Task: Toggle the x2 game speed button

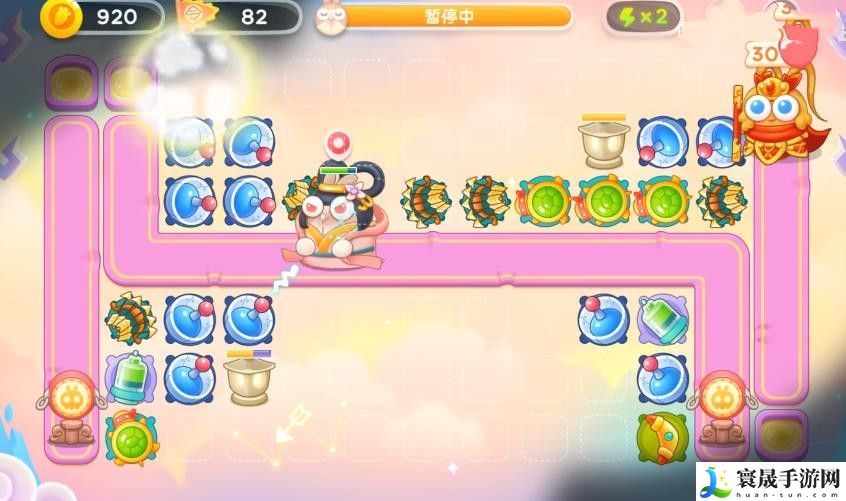Action: (644, 17)
